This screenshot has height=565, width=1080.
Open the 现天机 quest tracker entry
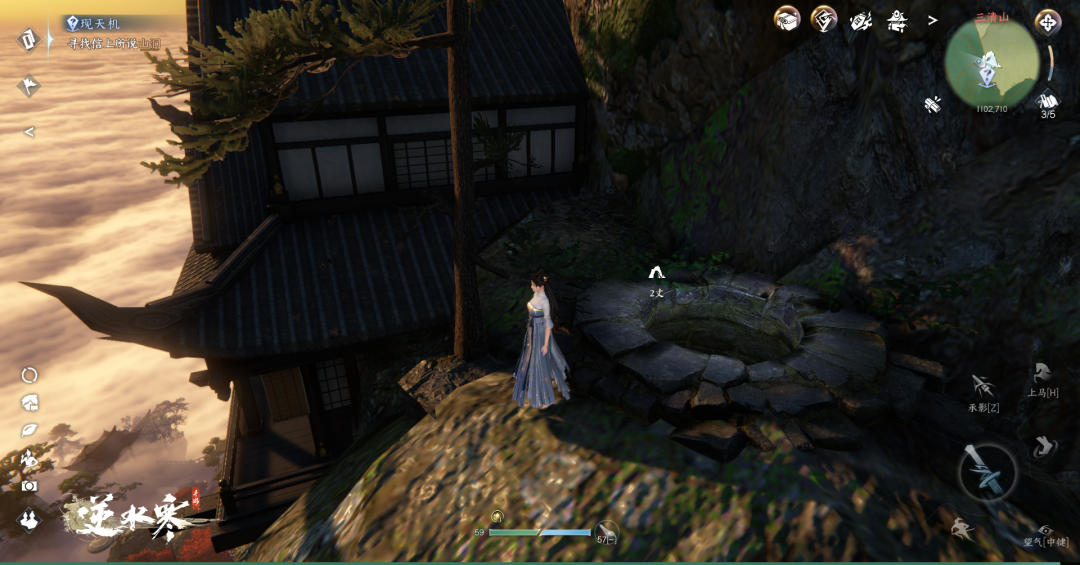coord(110,23)
